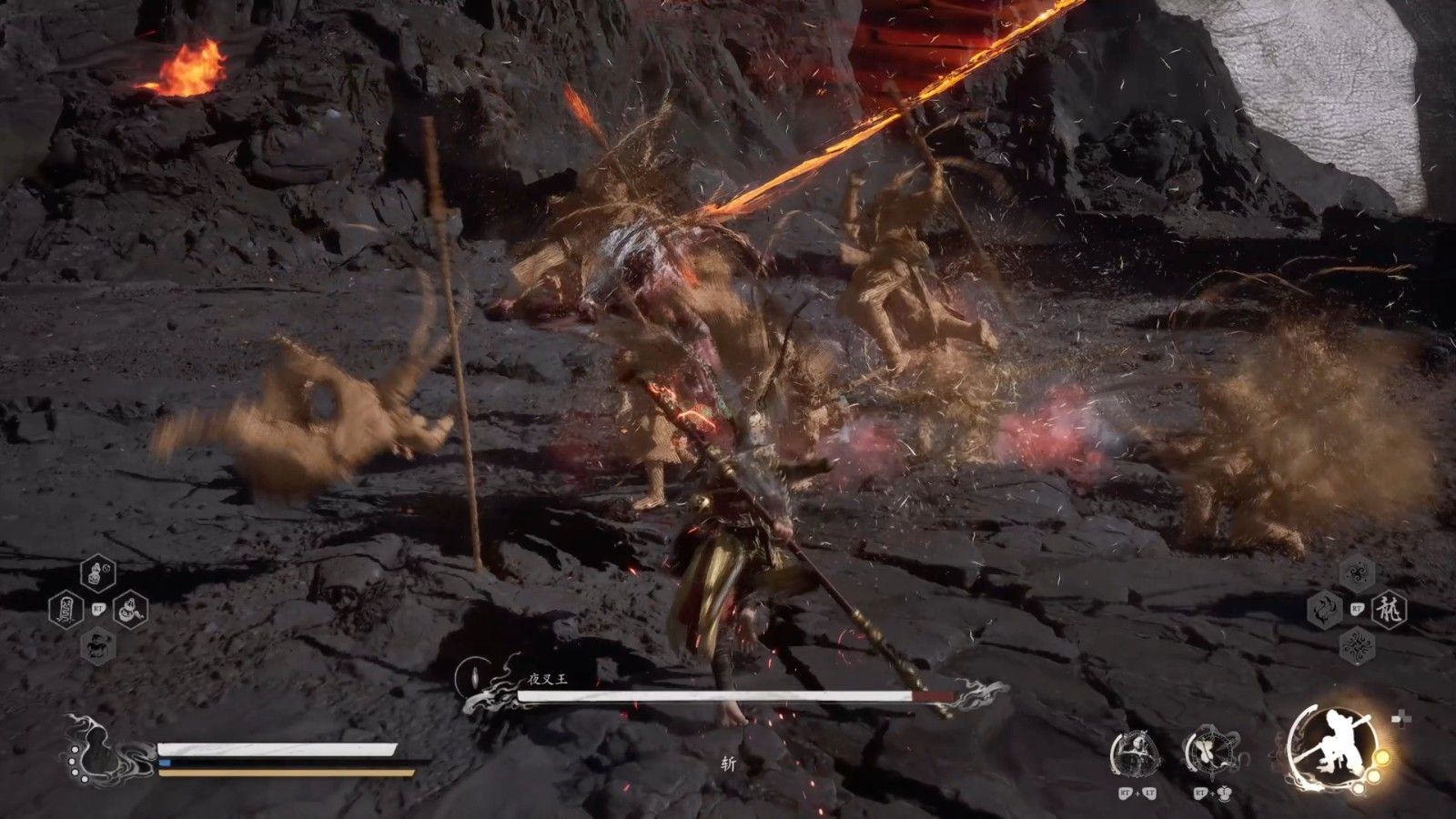Image resolution: width=1456 pixels, height=819 pixels.
Task: Trigger the butterfly emblem vessel icon
Action: pos(1210,752)
